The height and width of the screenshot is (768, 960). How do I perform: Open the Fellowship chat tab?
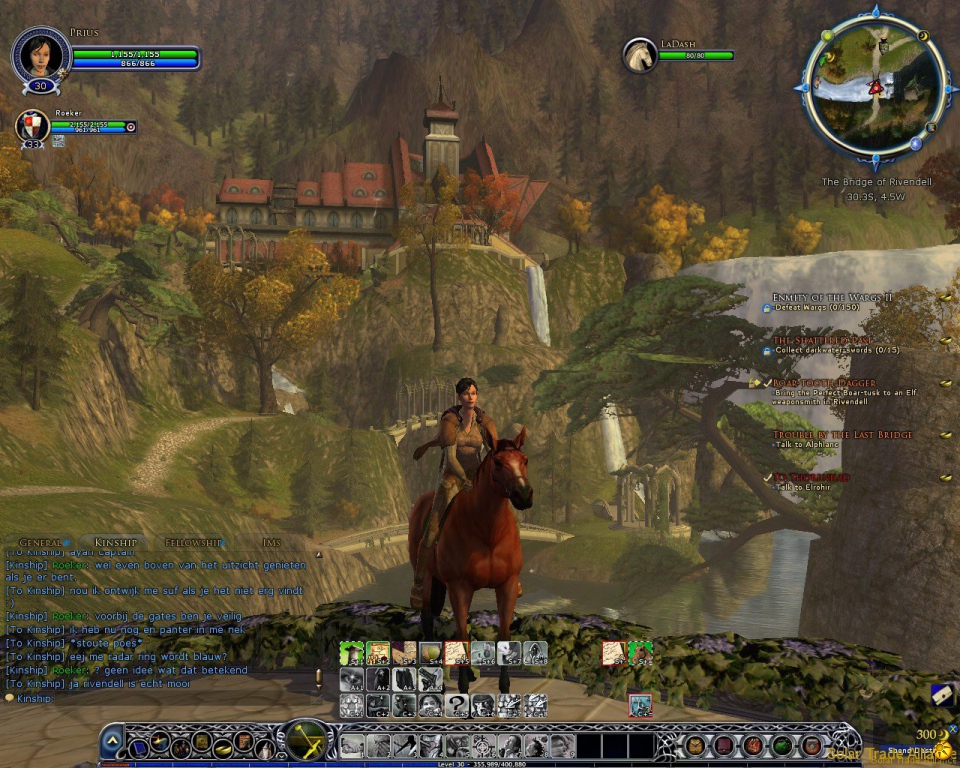[193, 542]
